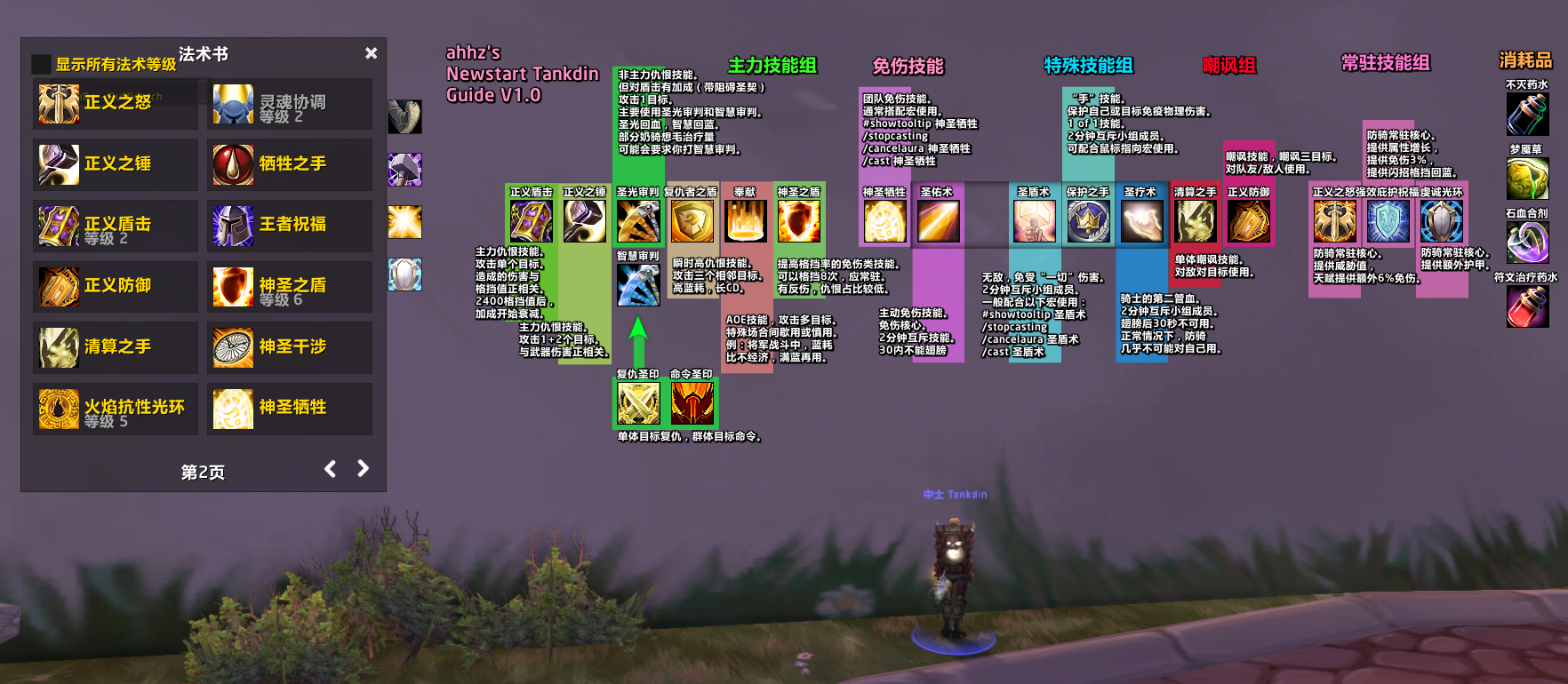
Task: Click the 王者祝福 blessing icon
Action: coord(233,225)
